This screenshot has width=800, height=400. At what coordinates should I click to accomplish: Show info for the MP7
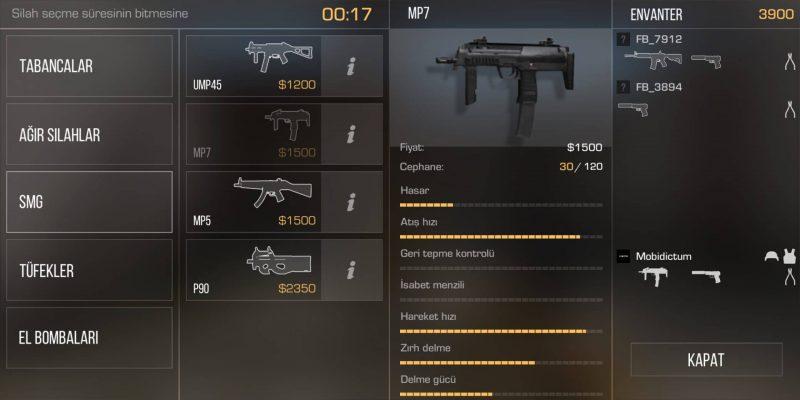351,134
